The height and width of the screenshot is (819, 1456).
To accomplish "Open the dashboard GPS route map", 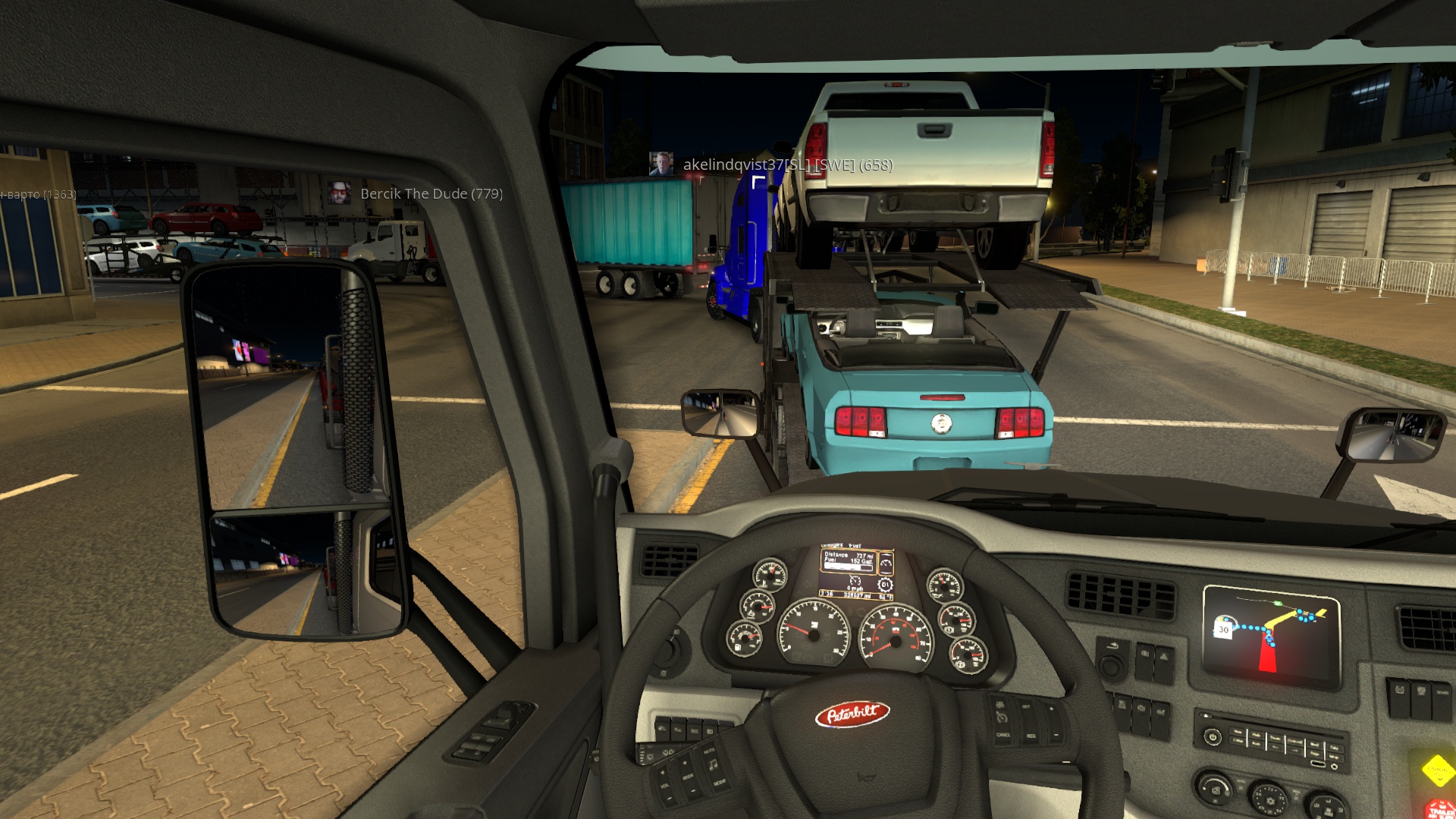I will tap(1270, 635).
